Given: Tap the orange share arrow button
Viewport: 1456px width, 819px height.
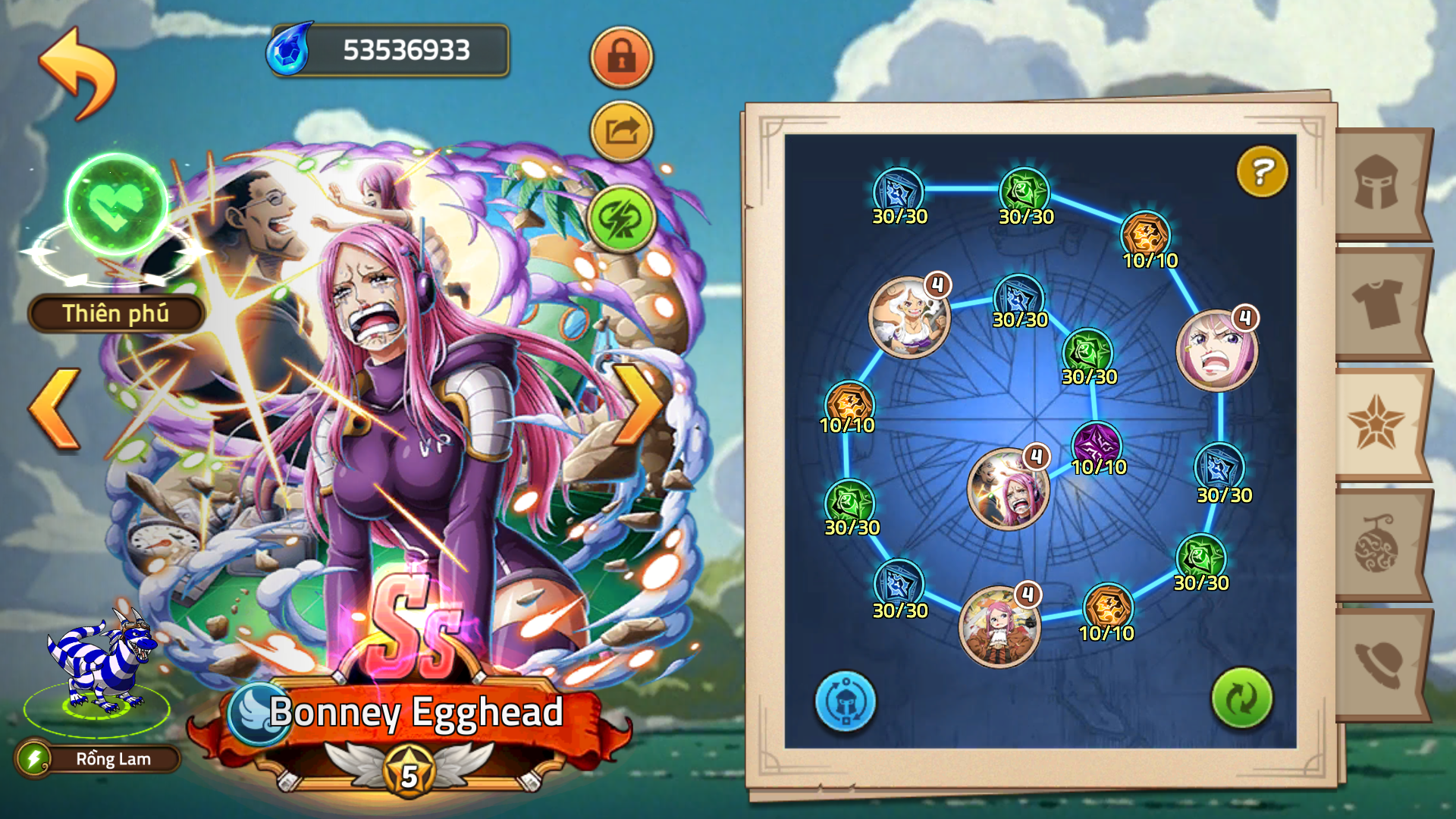Looking at the screenshot, I should click(621, 132).
